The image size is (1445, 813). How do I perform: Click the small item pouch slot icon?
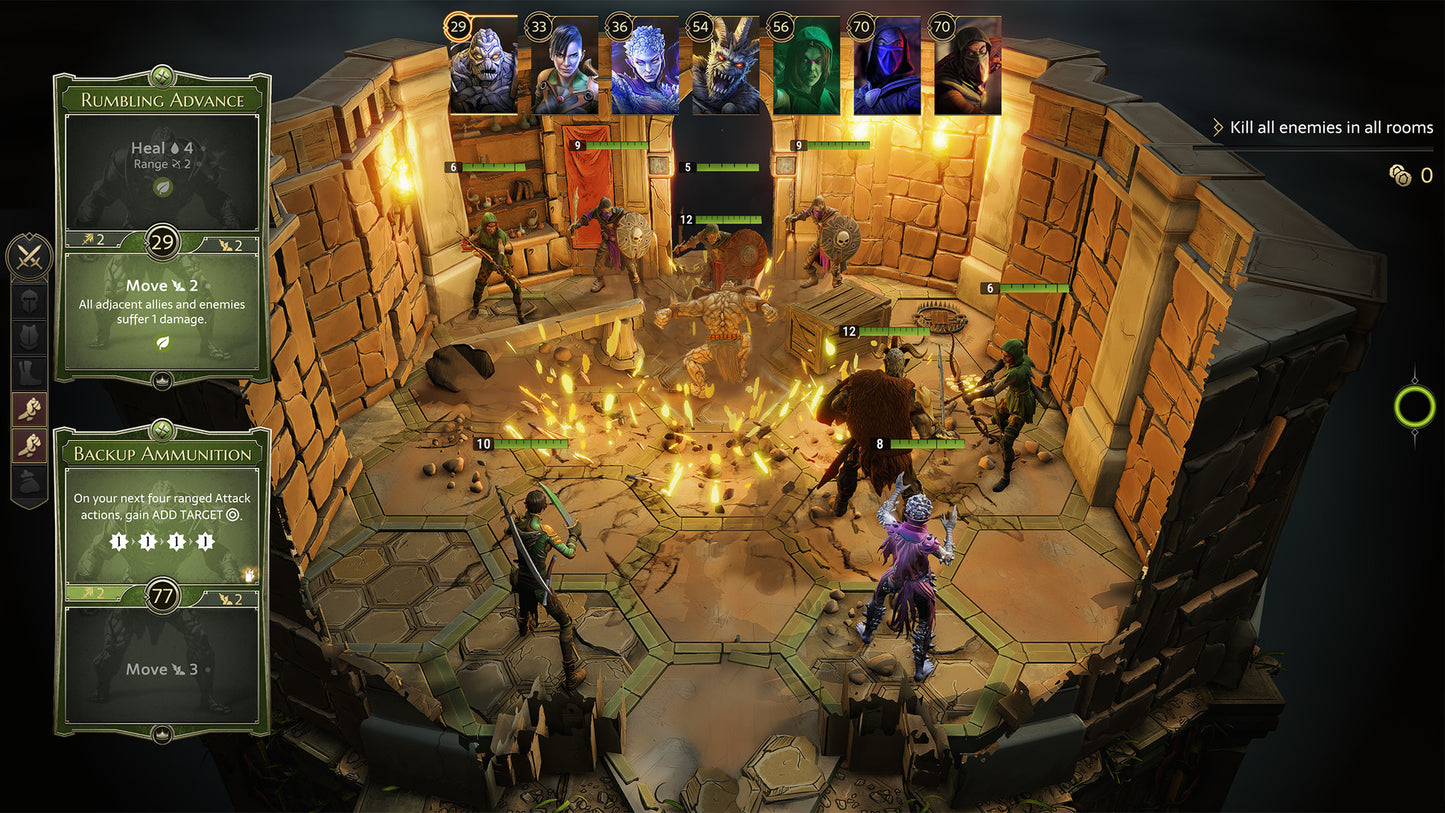point(29,477)
